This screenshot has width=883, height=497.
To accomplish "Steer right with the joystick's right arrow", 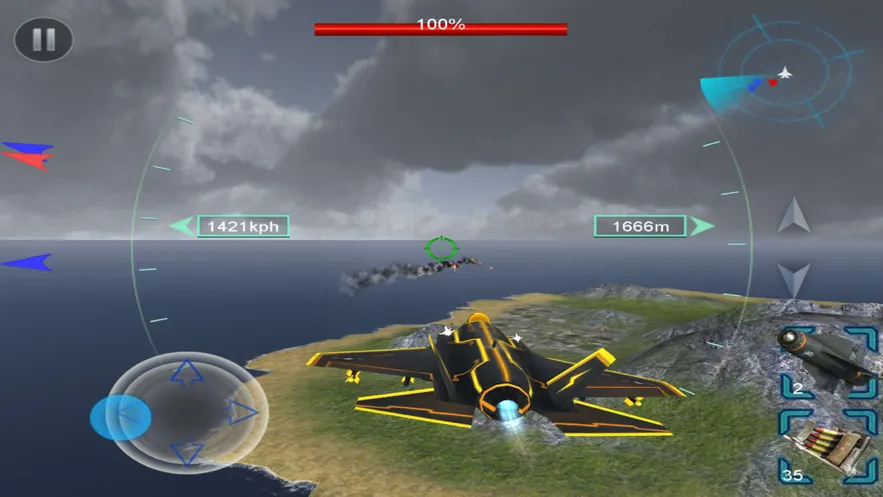I will [242, 412].
